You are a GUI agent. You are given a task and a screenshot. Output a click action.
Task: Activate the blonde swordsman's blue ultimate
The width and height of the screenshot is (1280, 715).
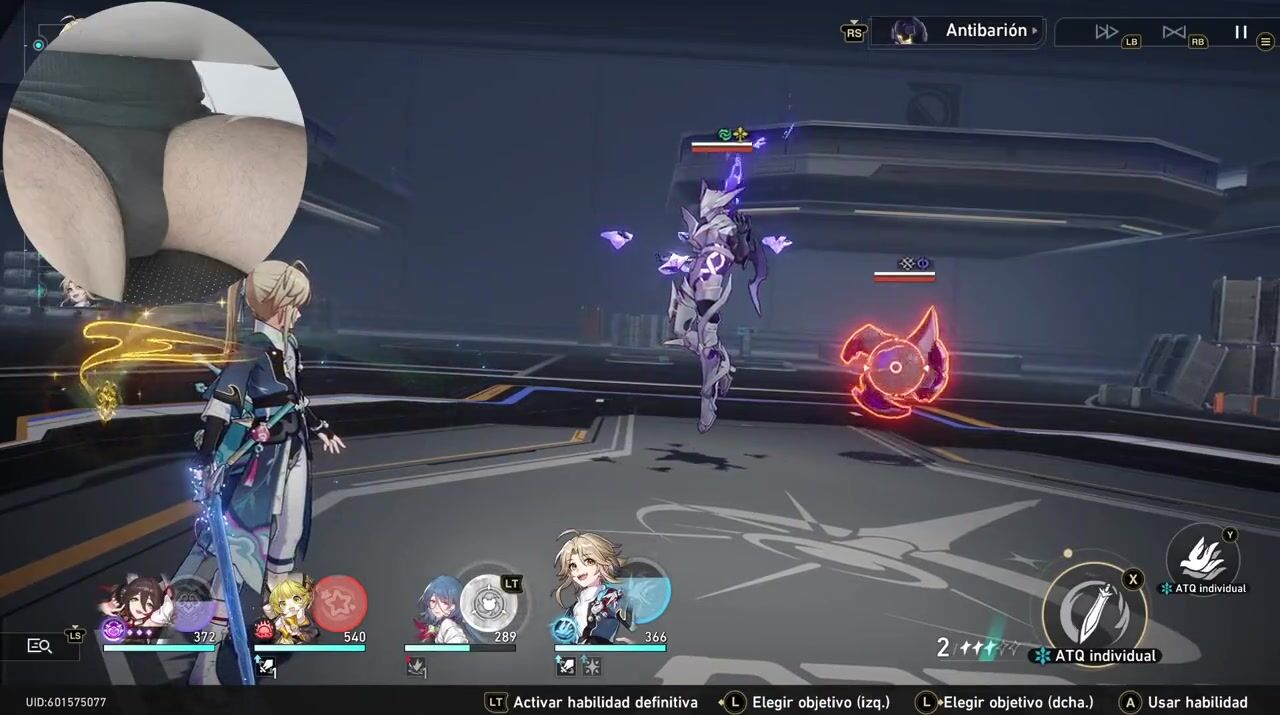tap(641, 592)
